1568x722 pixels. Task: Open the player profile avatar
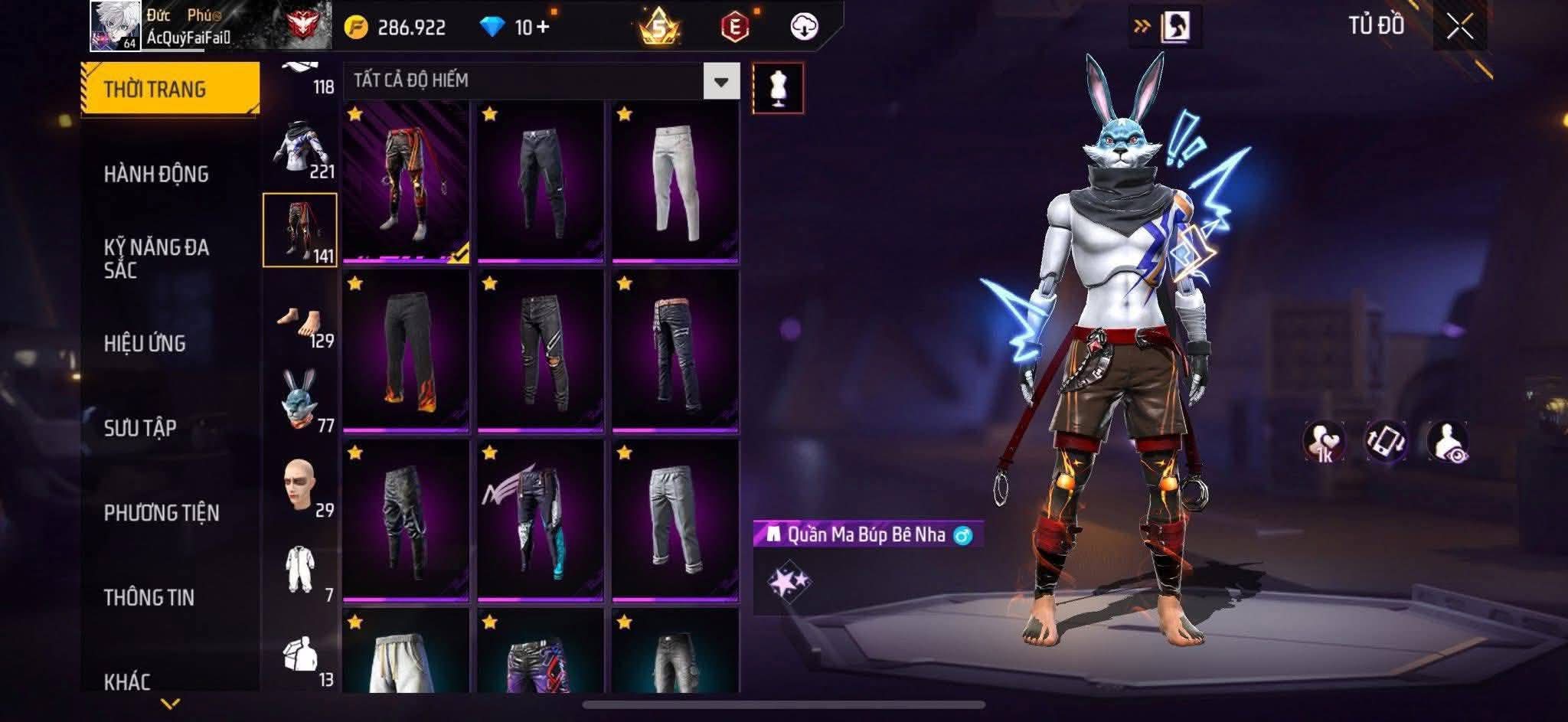tap(115, 26)
